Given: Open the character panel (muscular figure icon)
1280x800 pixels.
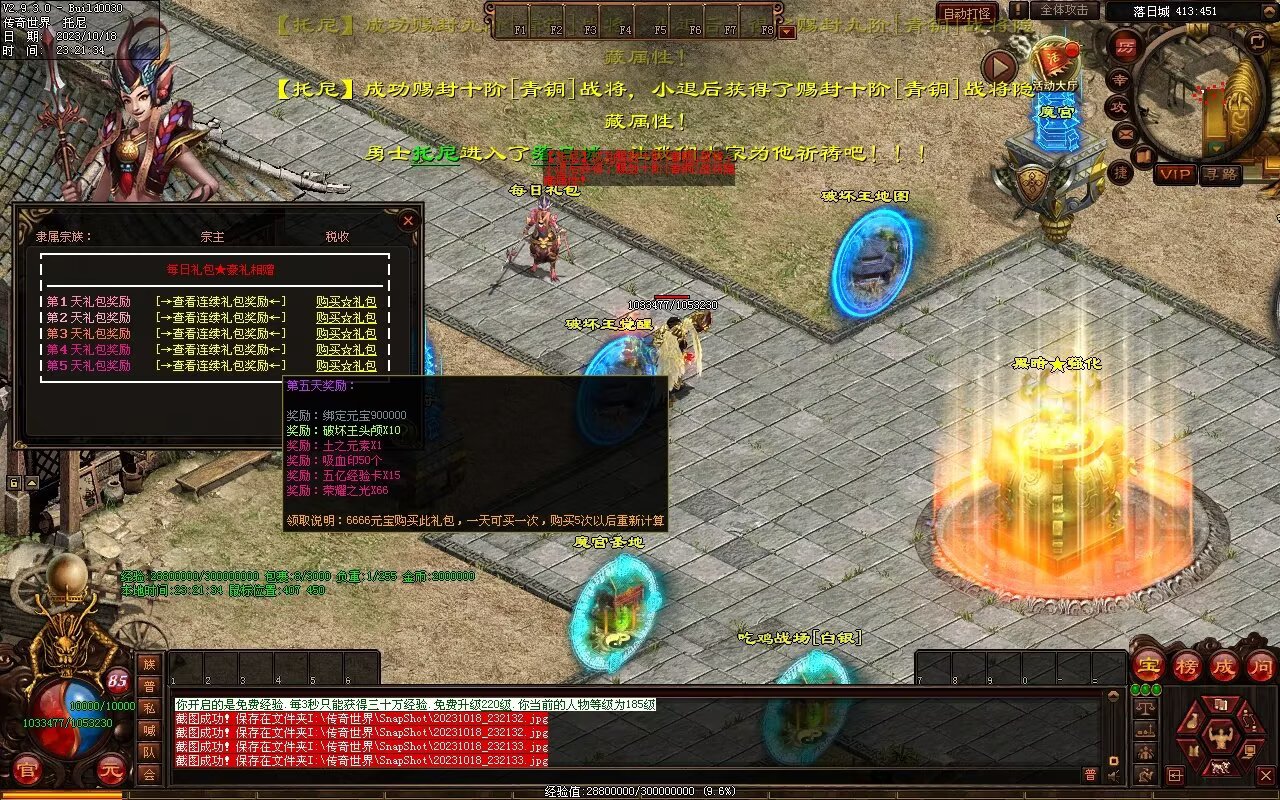Looking at the screenshot, I should click(x=1219, y=738).
